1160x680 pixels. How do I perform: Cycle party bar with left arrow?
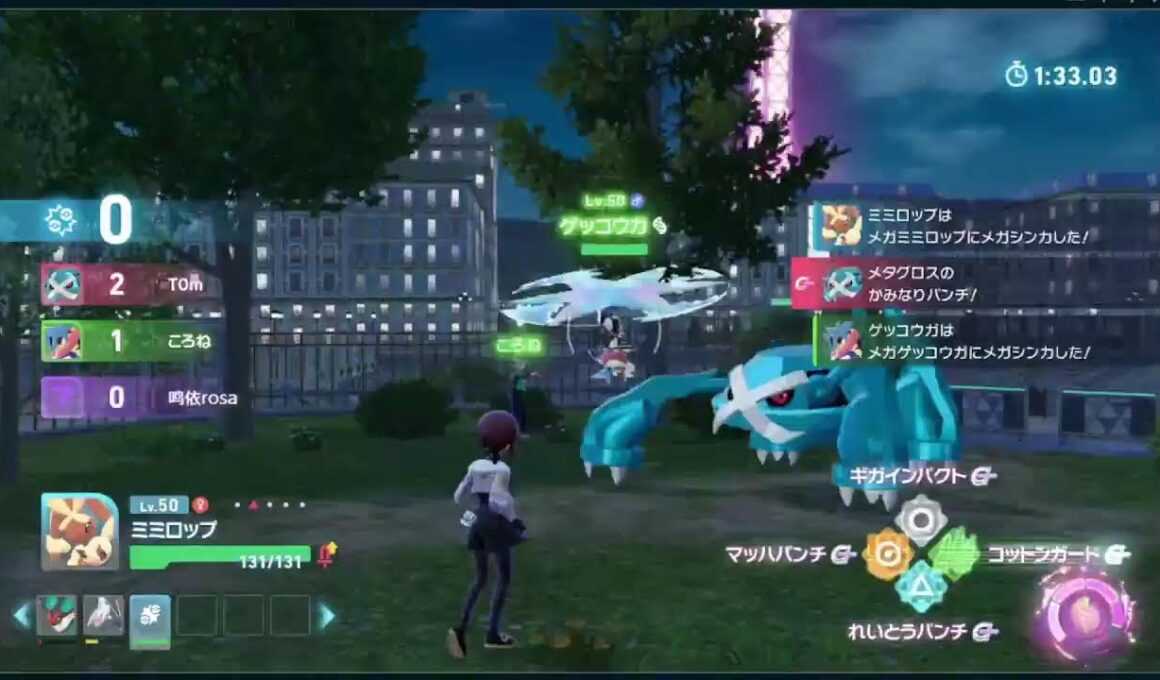(x=20, y=616)
